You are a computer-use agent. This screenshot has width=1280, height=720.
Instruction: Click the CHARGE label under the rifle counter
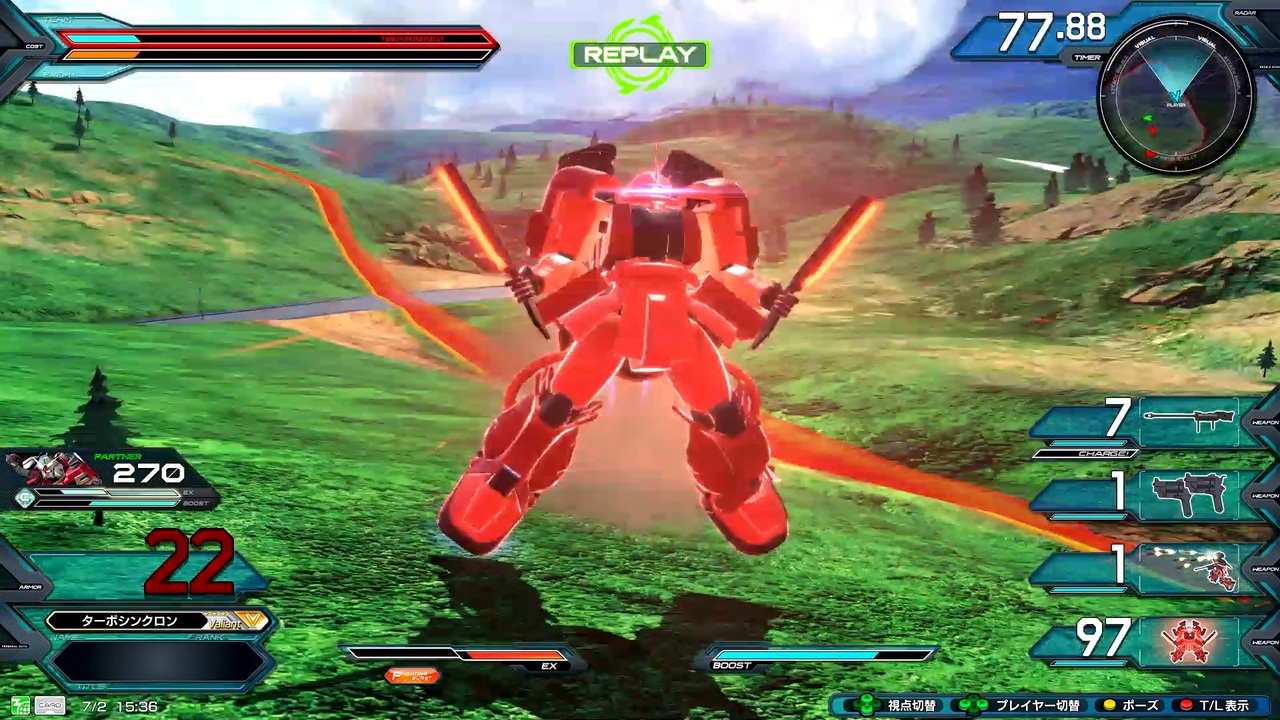pyautogui.click(x=1103, y=452)
